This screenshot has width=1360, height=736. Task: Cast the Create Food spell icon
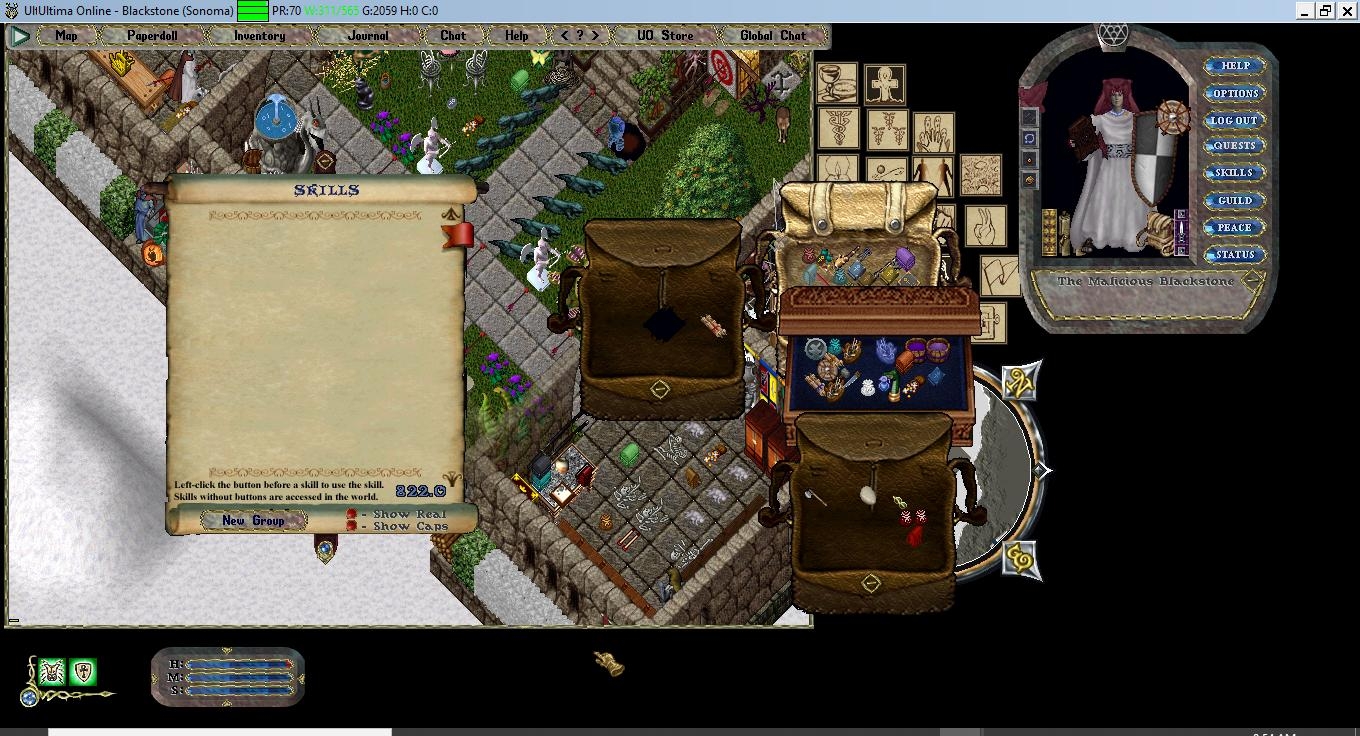click(838, 84)
